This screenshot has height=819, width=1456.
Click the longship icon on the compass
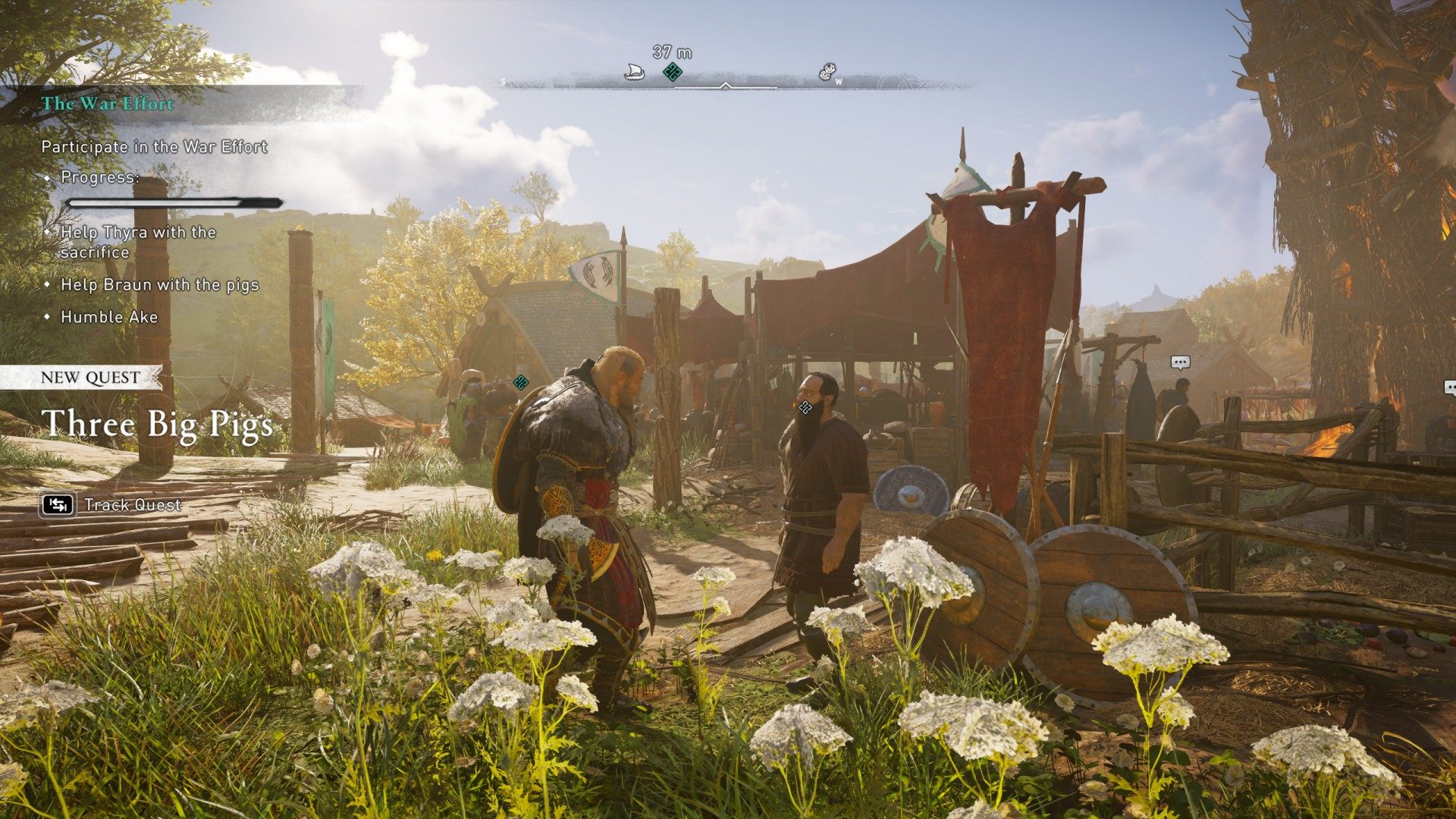[x=634, y=73]
